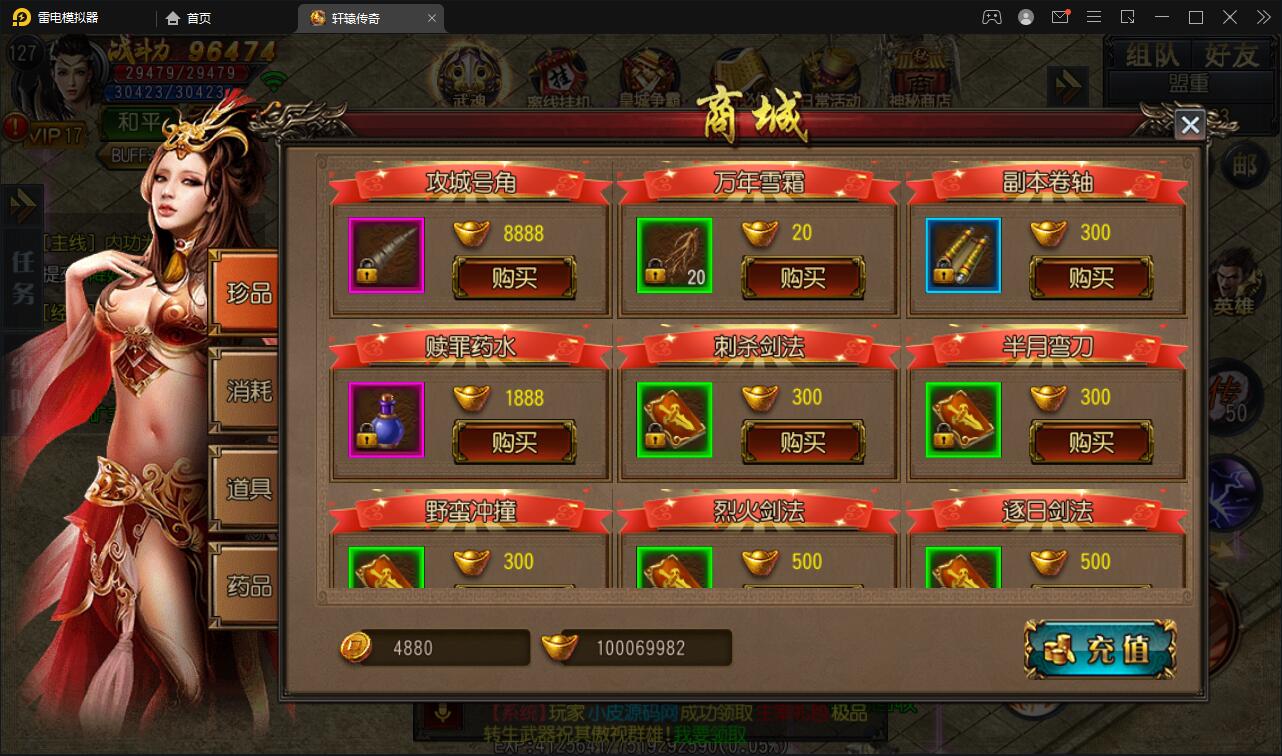Open the 消耗 category tab
This screenshot has width=1282, height=756.
tap(247, 391)
